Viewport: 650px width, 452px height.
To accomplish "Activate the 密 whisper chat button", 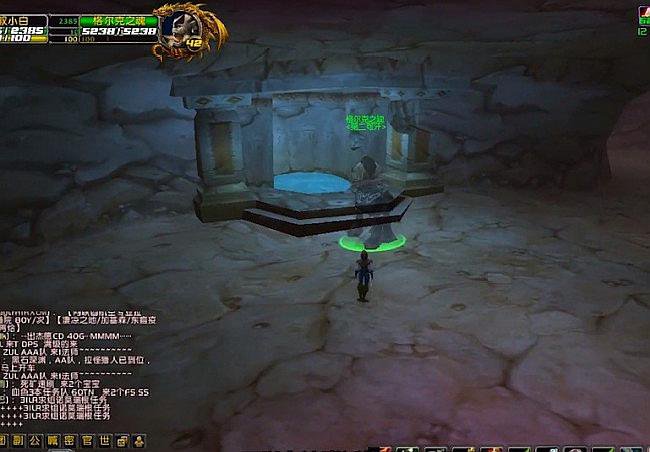I will pos(69,440).
